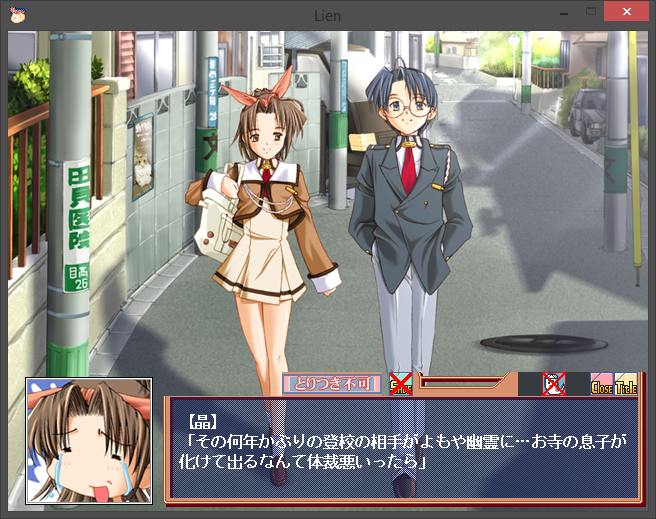Close the Lien window

[626, 12]
